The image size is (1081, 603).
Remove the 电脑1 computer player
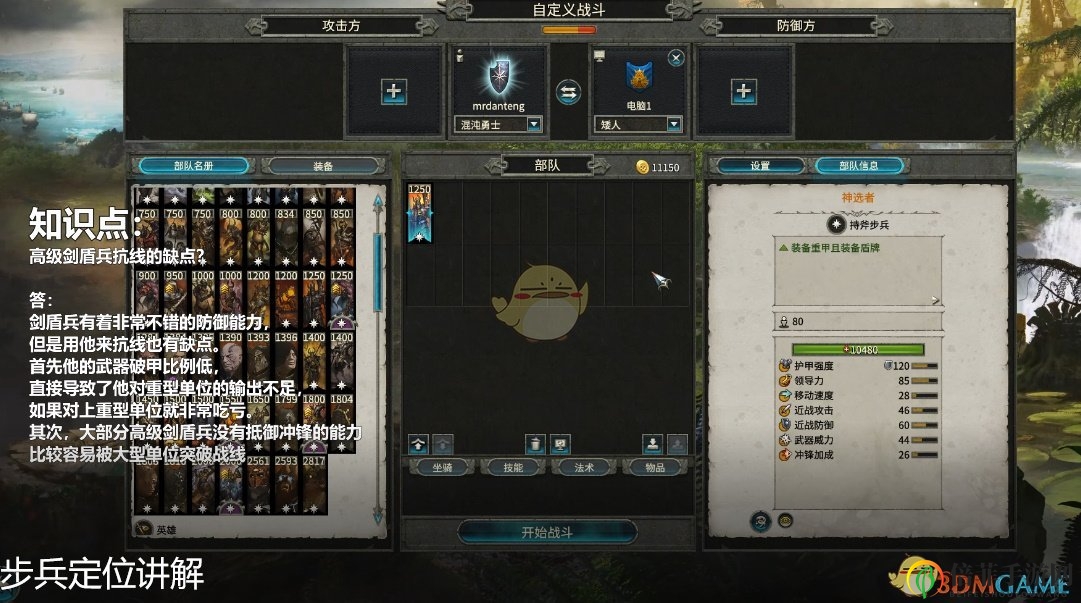click(x=676, y=57)
